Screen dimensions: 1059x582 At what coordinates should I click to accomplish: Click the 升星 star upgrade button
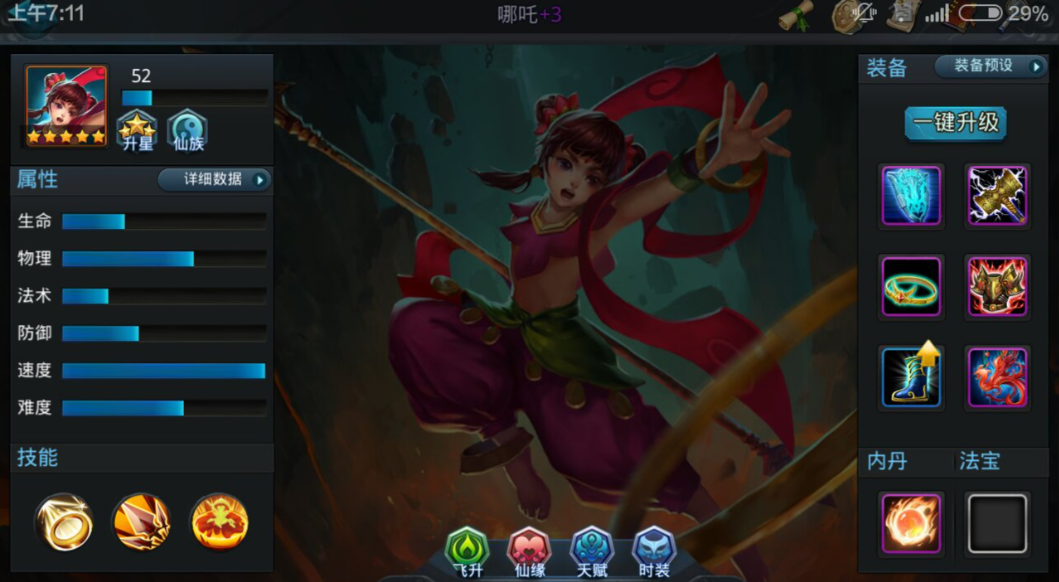pyautogui.click(x=137, y=130)
